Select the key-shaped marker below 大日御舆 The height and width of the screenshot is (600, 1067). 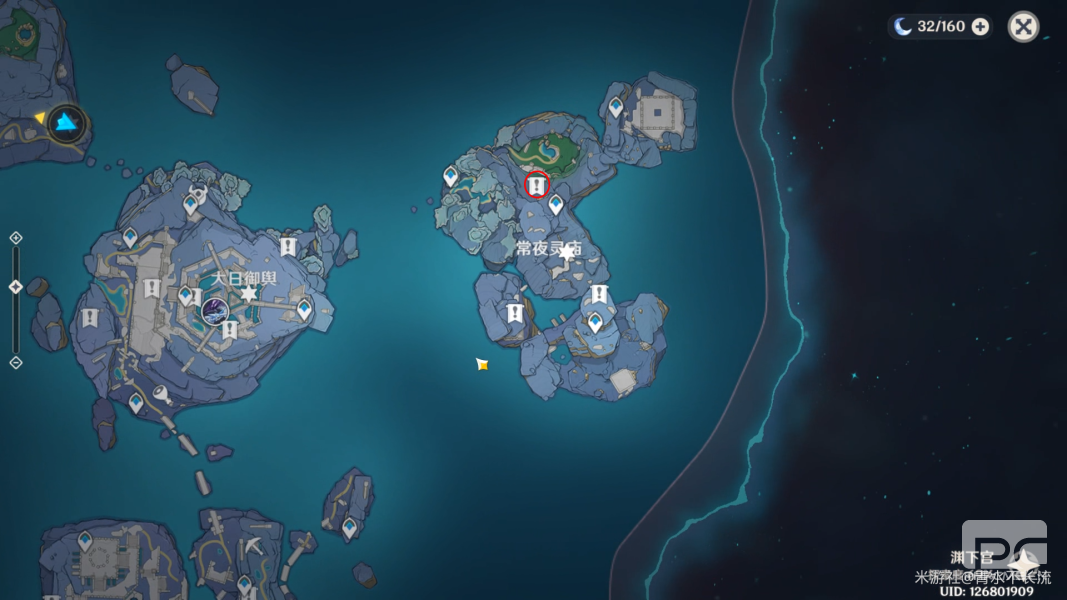tap(159, 395)
